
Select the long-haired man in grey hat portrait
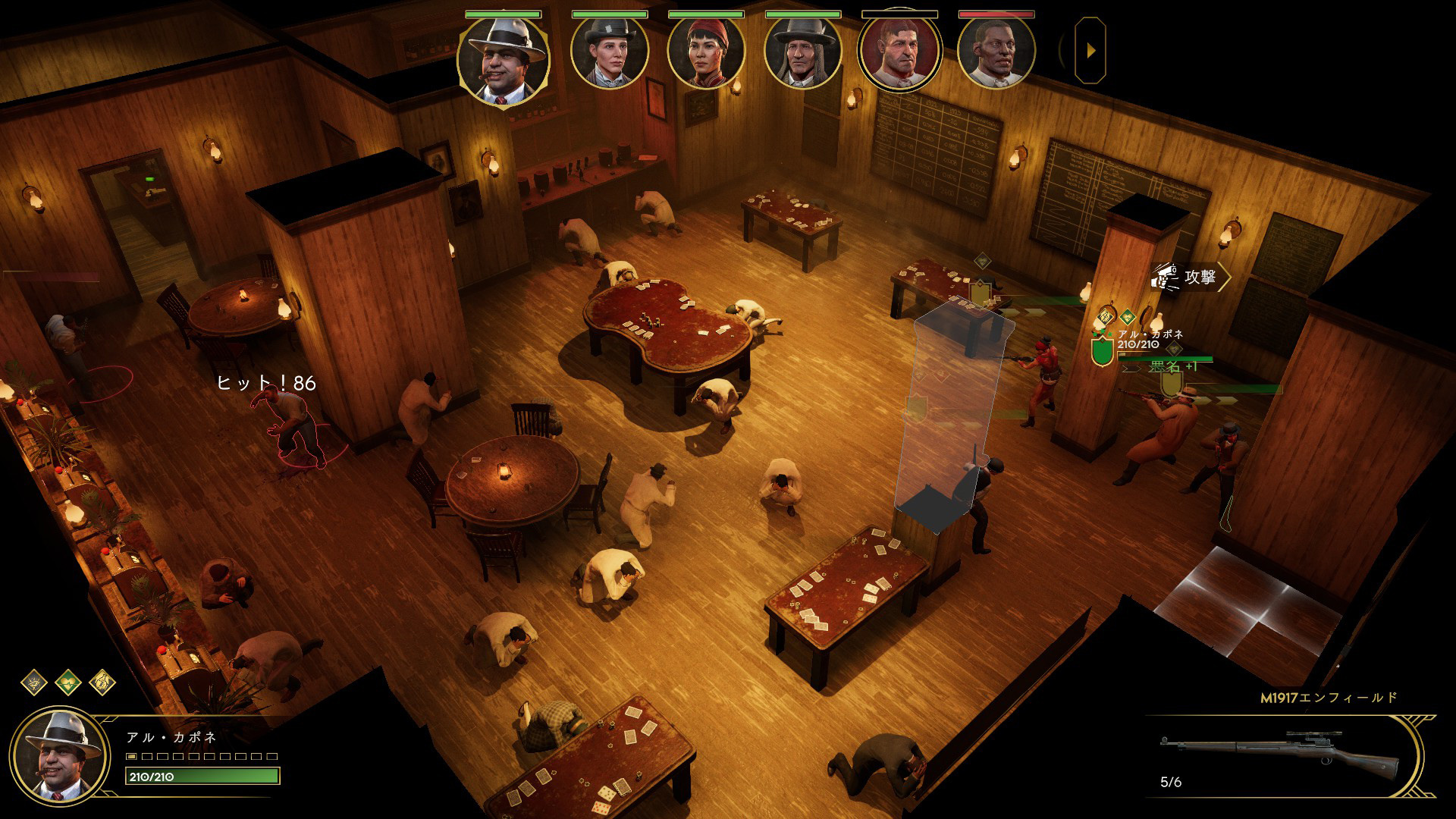(802, 52)
